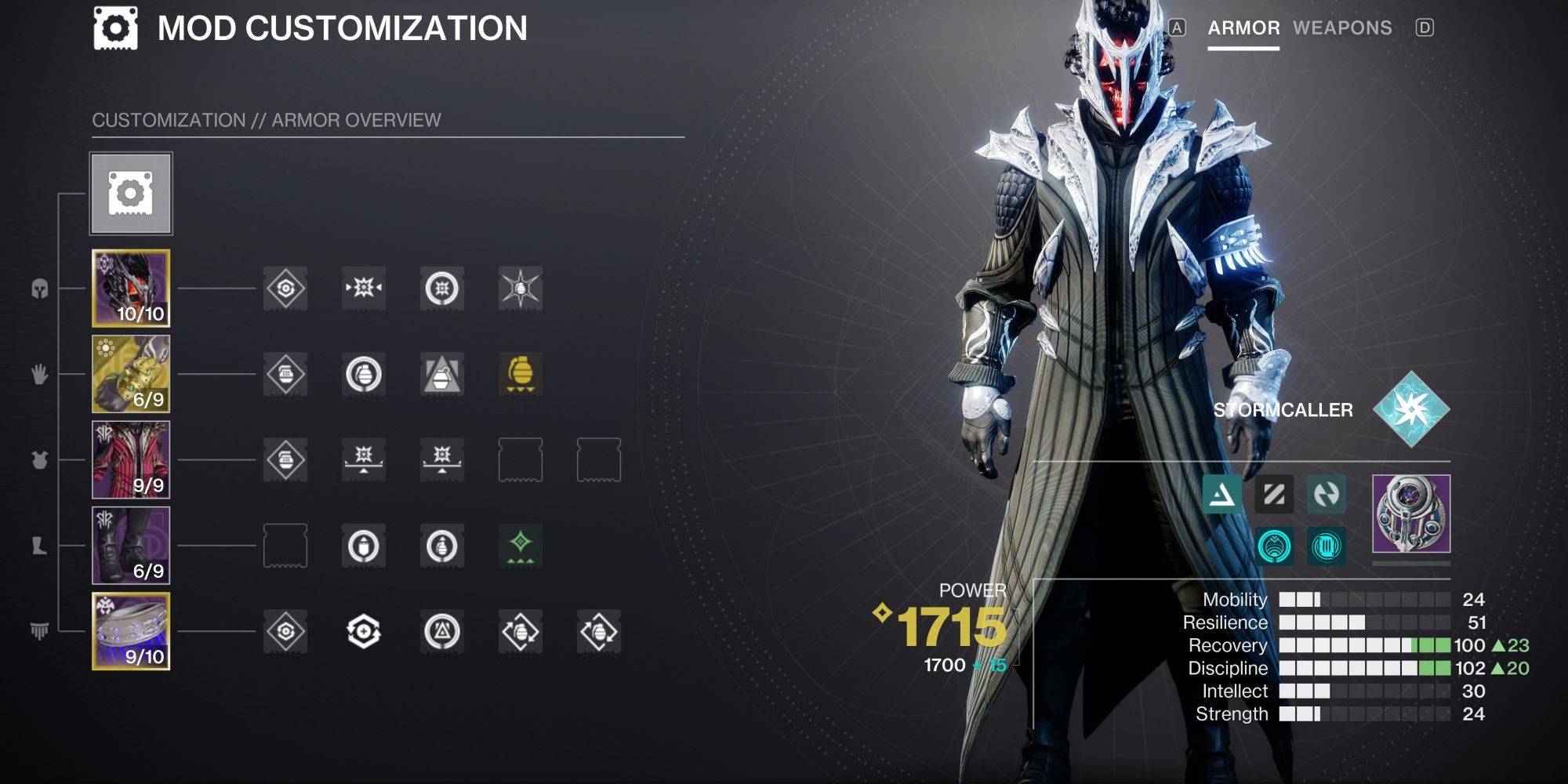
Task: Select the ARMOR tab
Action: point(1244,28)
